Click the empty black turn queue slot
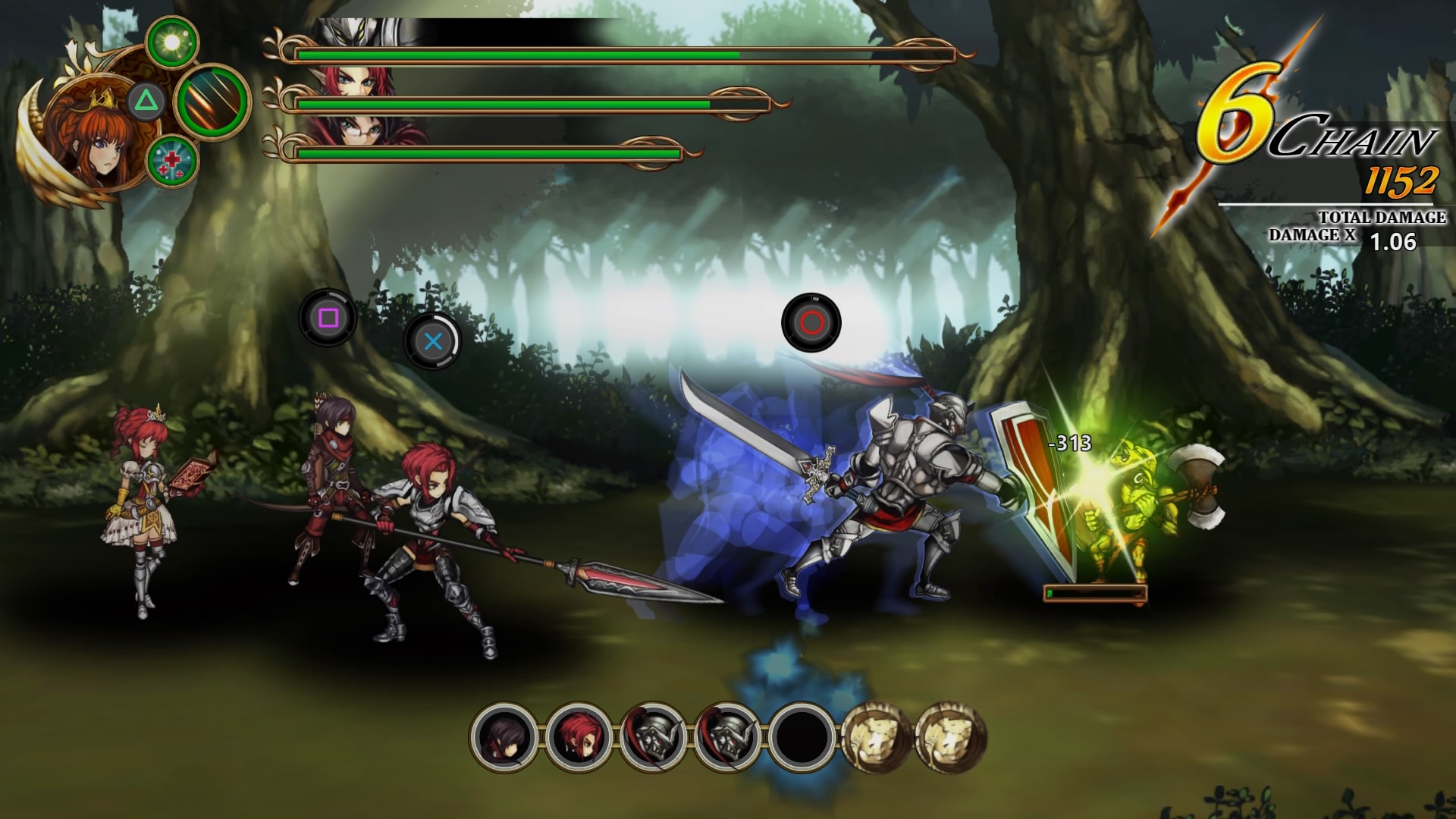 pos(802,737)
